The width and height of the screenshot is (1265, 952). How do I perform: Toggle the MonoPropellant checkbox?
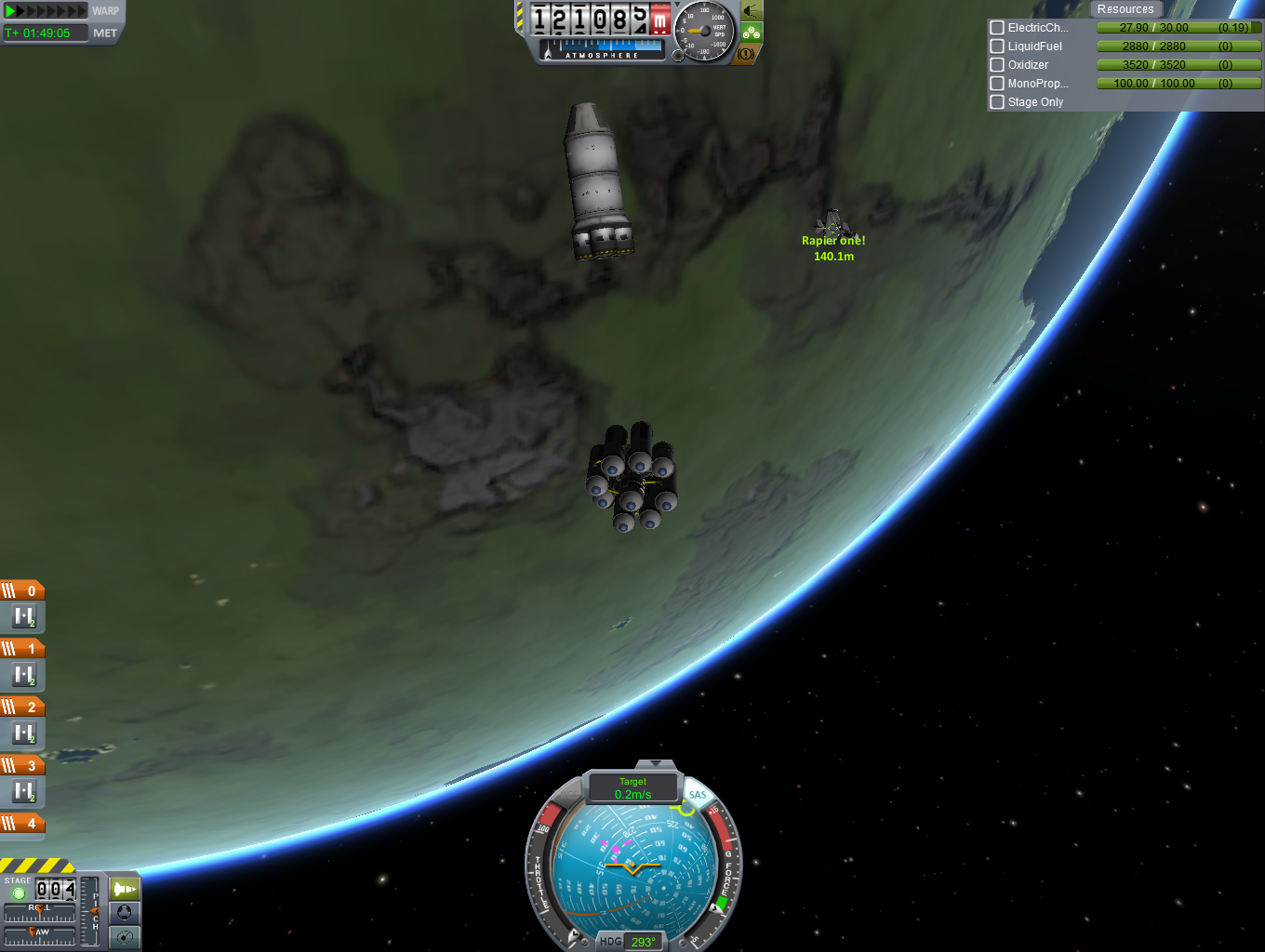[997, 84]
